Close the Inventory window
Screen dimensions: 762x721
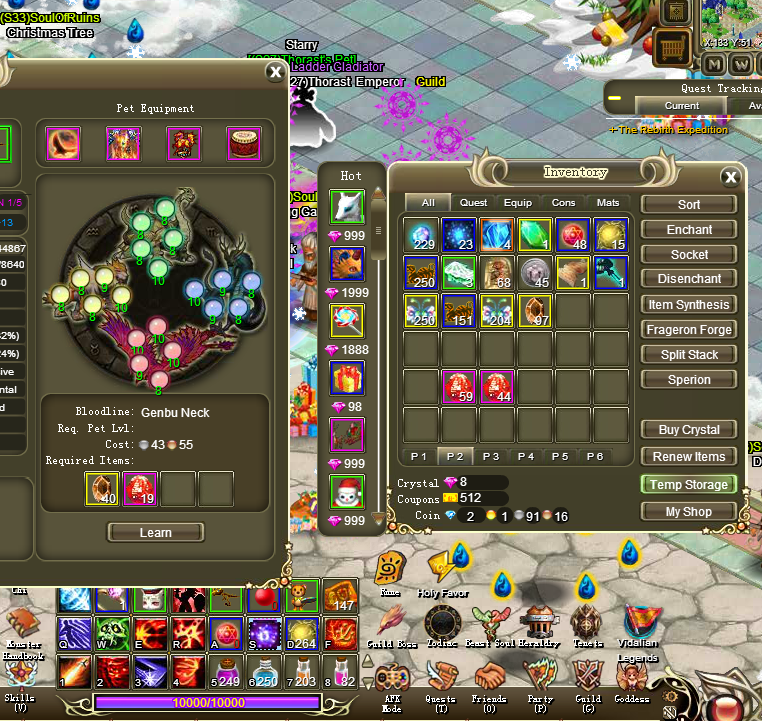(x=731, y=178)
